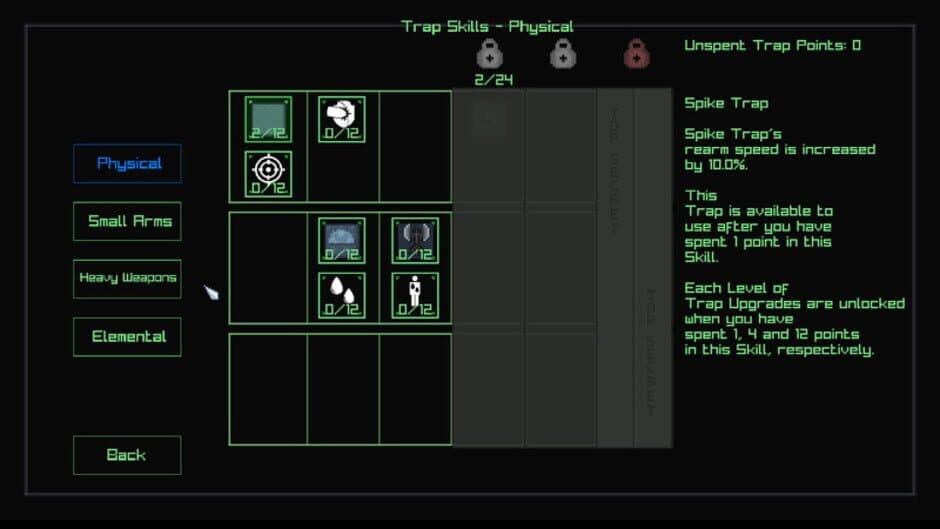940x529 pixels.
Task: Click the grey padlock above 2/24
Action: [490, 53]
